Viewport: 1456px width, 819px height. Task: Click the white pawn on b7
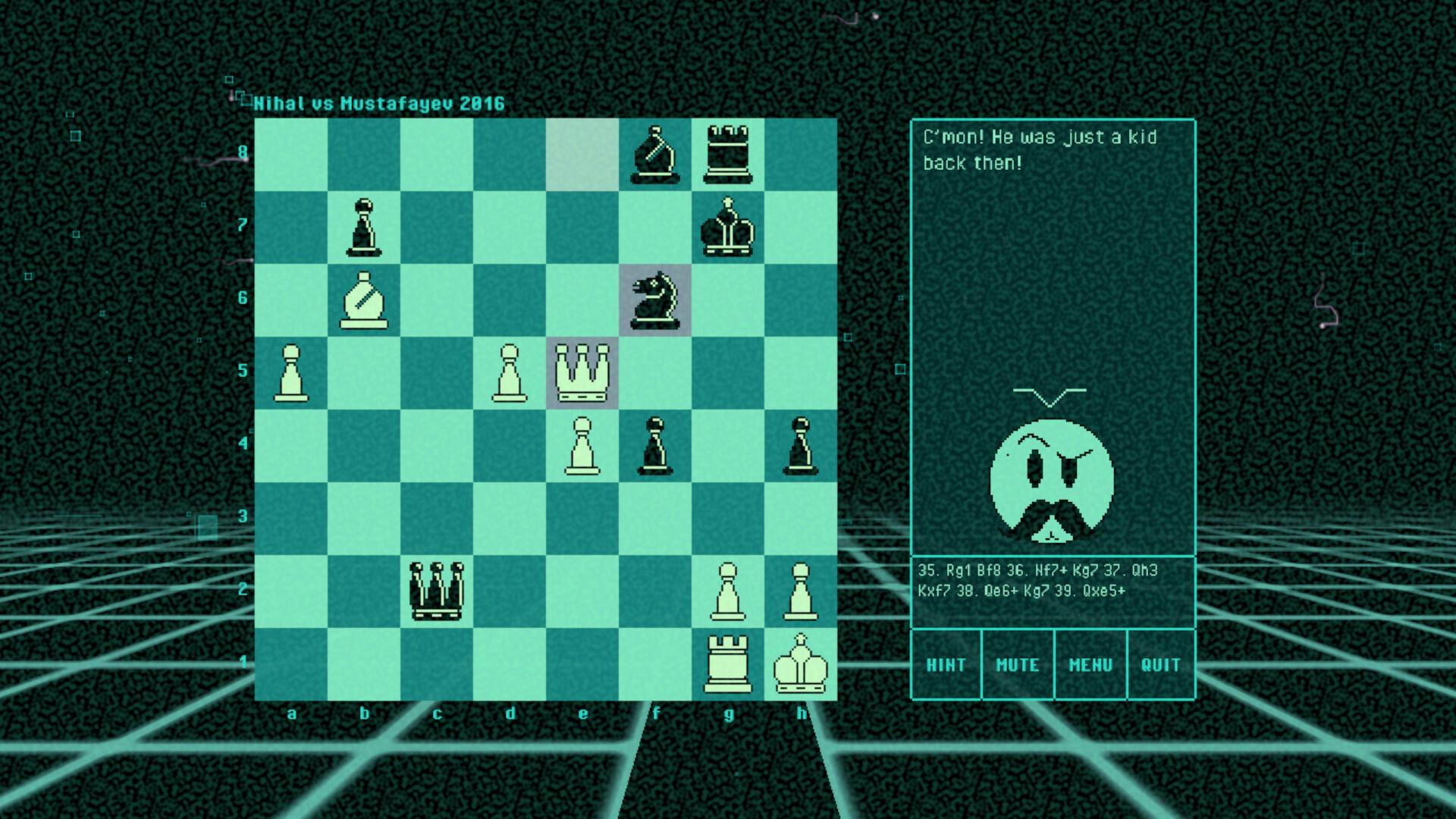366,225
